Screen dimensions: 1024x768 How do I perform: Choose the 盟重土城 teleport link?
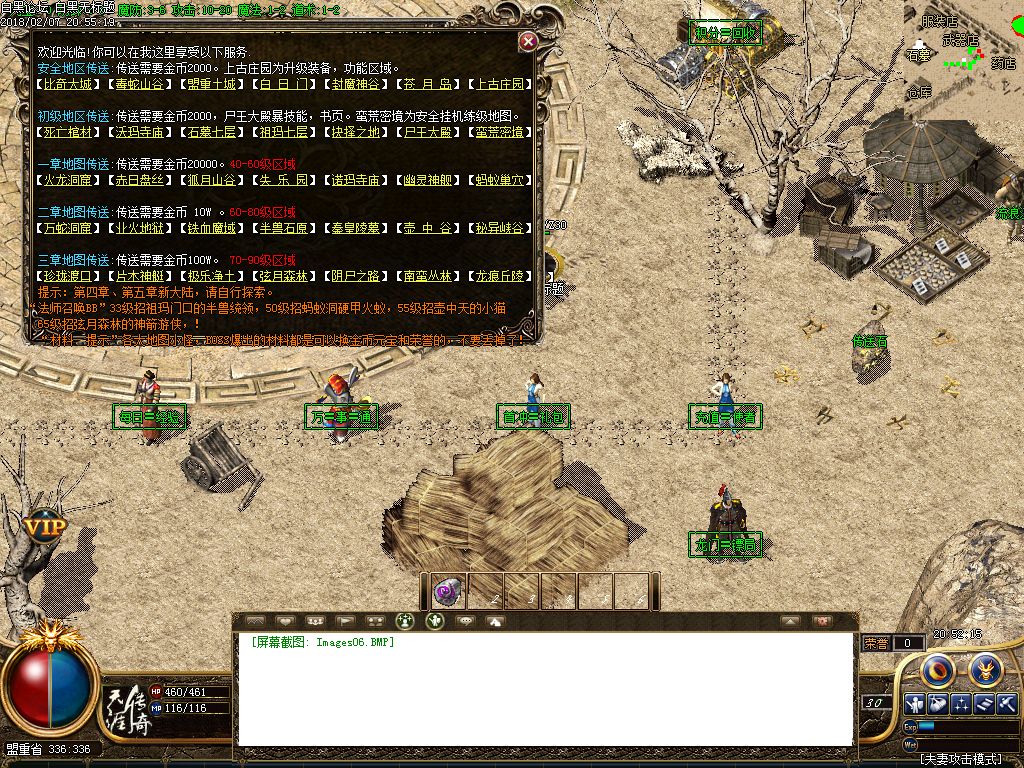pyautogui.click(x=214, y=85)
